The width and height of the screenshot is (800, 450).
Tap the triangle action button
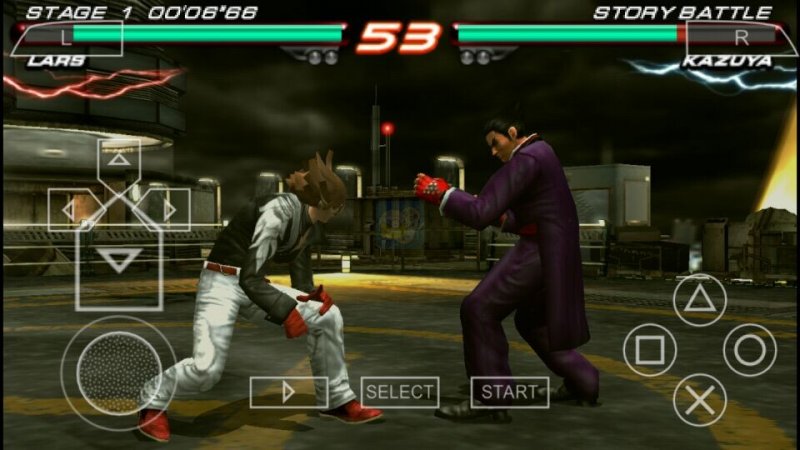[699, 299]
